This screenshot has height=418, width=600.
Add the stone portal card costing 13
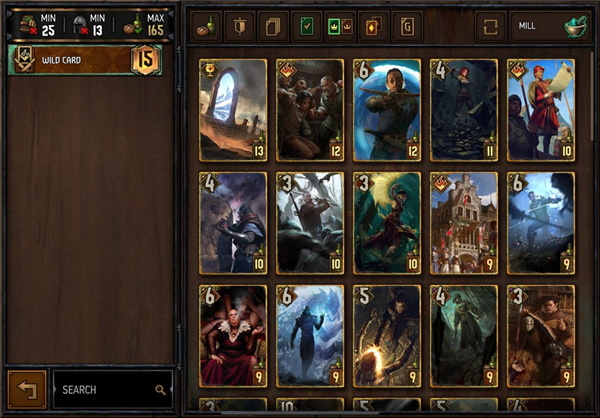233,110
